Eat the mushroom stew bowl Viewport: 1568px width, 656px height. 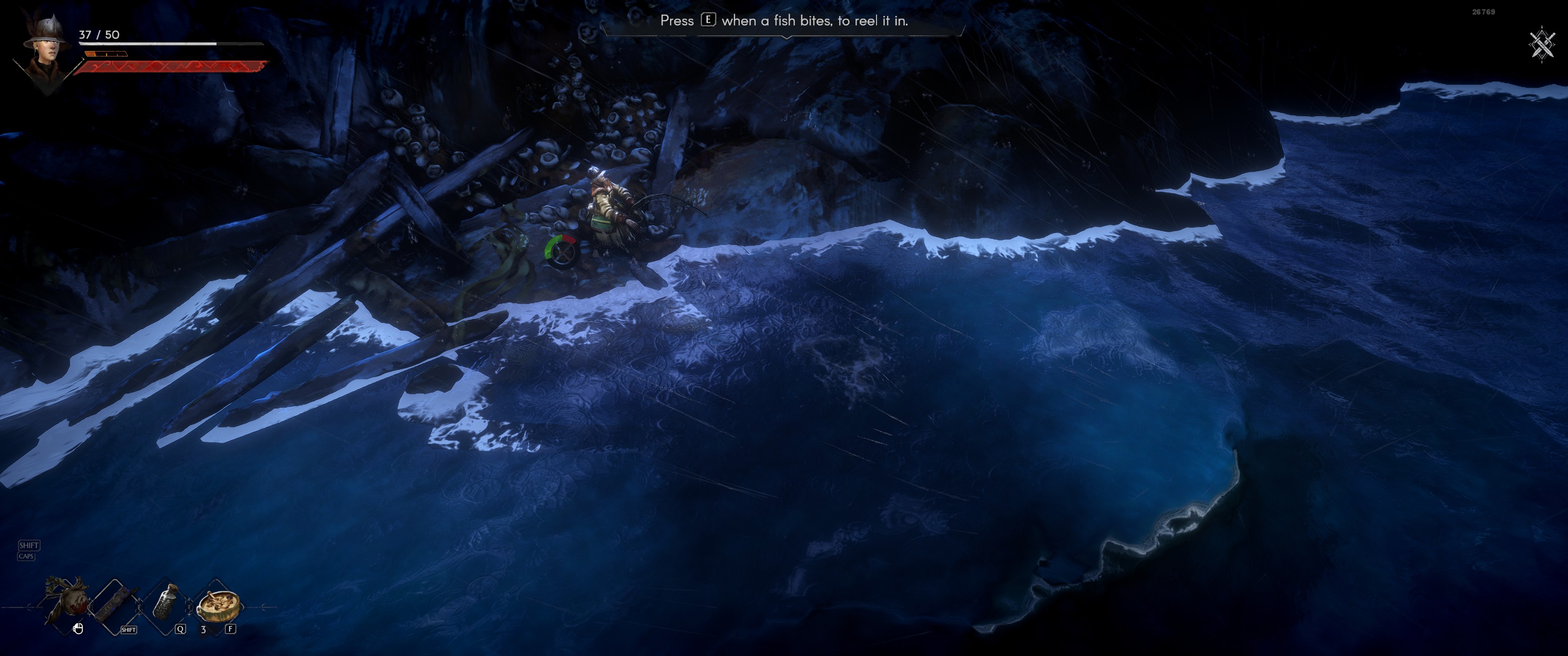pos(218,604)
